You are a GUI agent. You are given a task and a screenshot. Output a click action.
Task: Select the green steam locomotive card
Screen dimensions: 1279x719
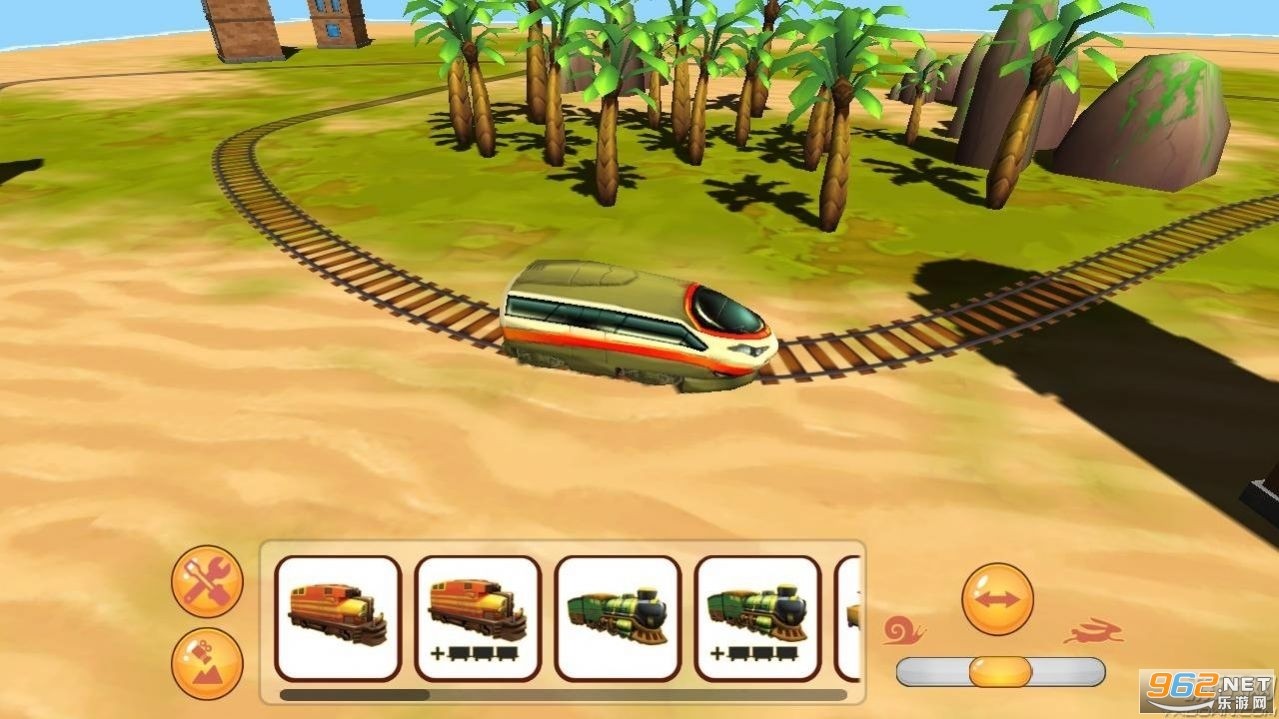pyautogui.click(x=618, y=618)
